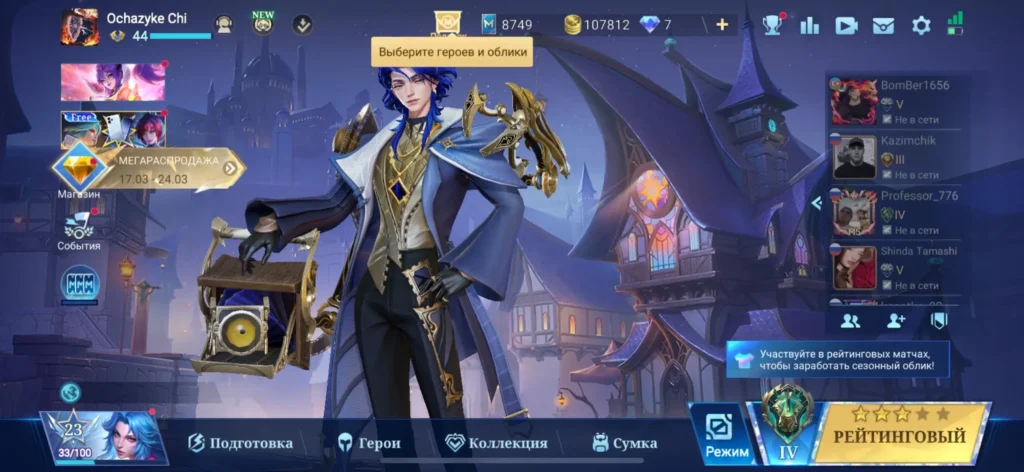Image resolution: width=1024 pixels, height=472 pixels.
Task: Open the Сумка bag menu
Action: click(625, 443)
